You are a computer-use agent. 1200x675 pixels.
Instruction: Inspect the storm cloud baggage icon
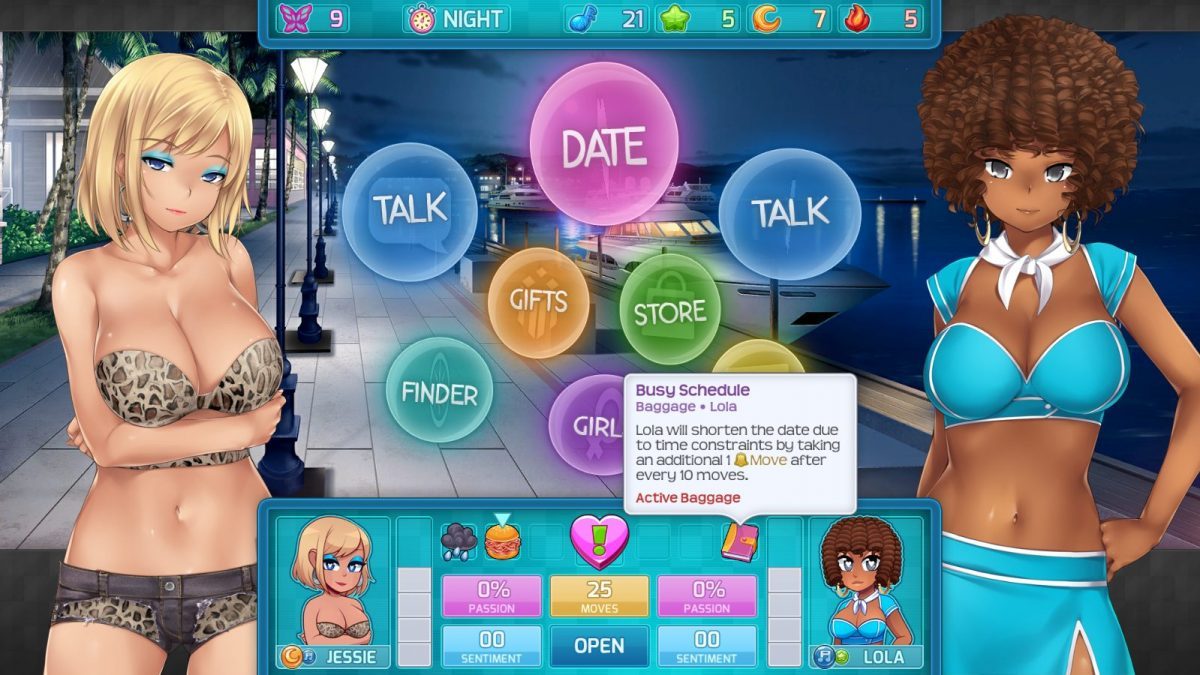point(459,541)
